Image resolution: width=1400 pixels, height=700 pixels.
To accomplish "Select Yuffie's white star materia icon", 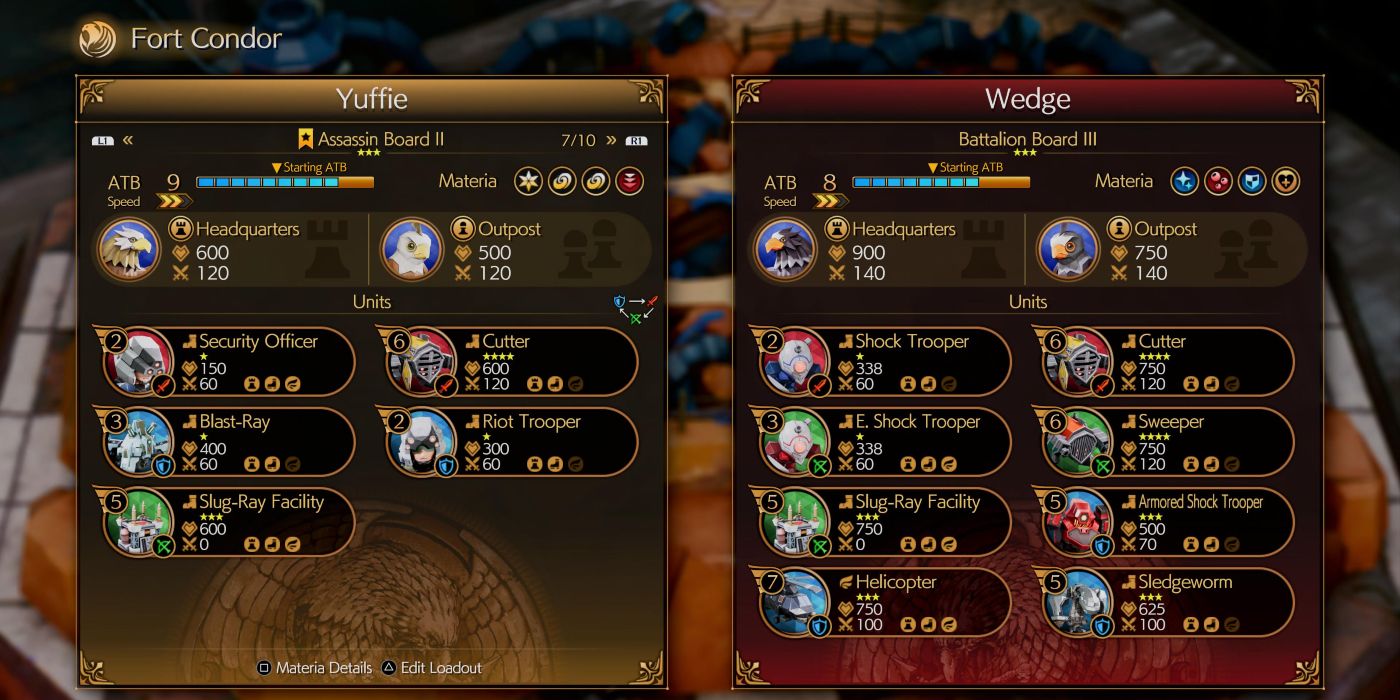I will pos(529,181).
